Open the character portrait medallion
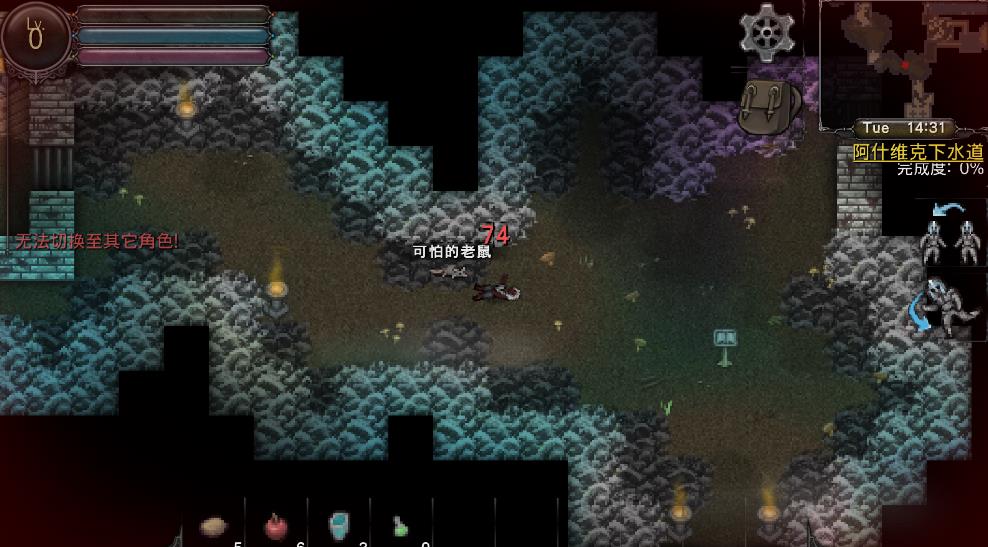The width and height of the screenshot is (988, 547). tap(36, 36)
